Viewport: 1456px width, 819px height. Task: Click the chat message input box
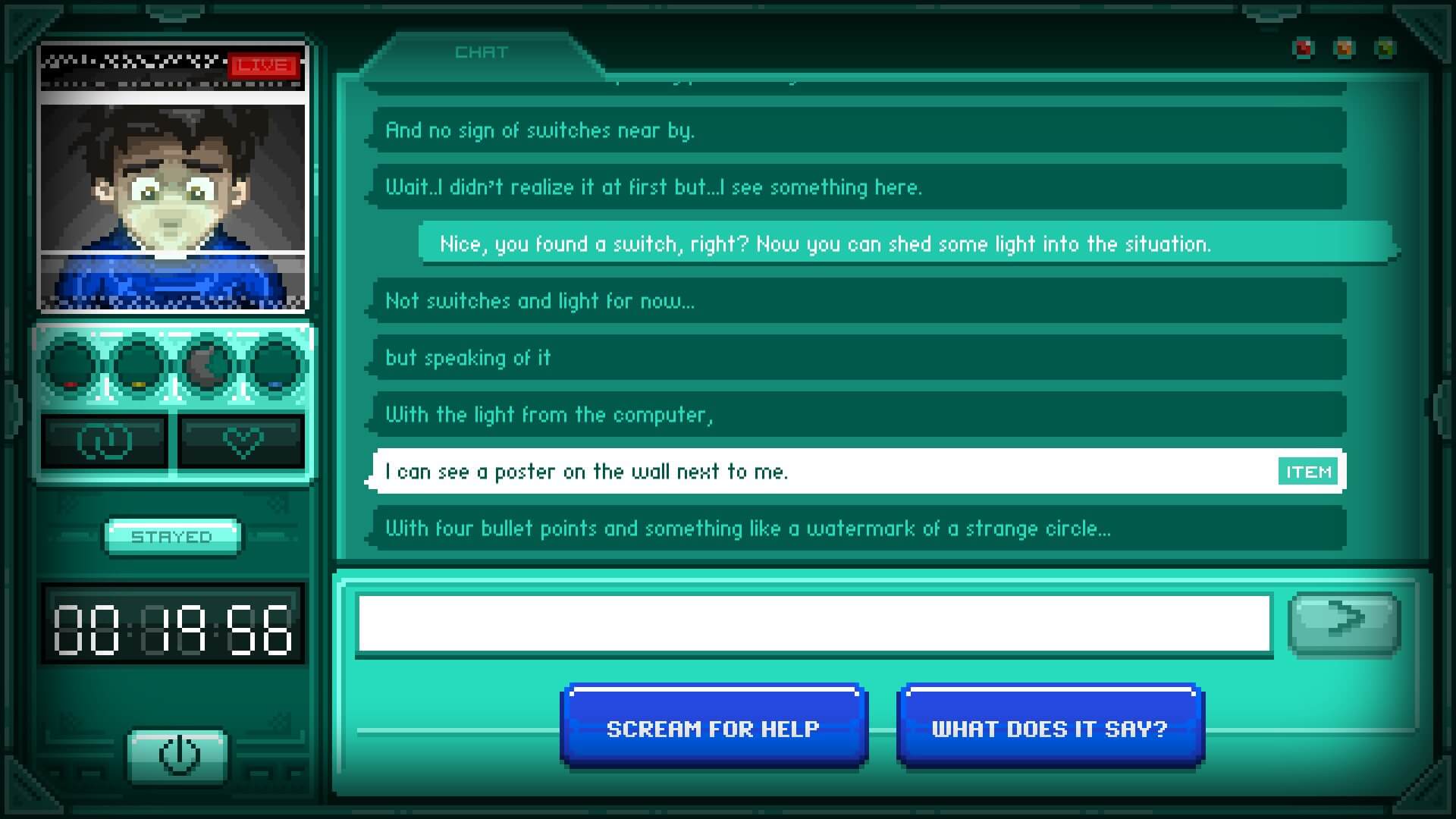click(x=813, y=623)
